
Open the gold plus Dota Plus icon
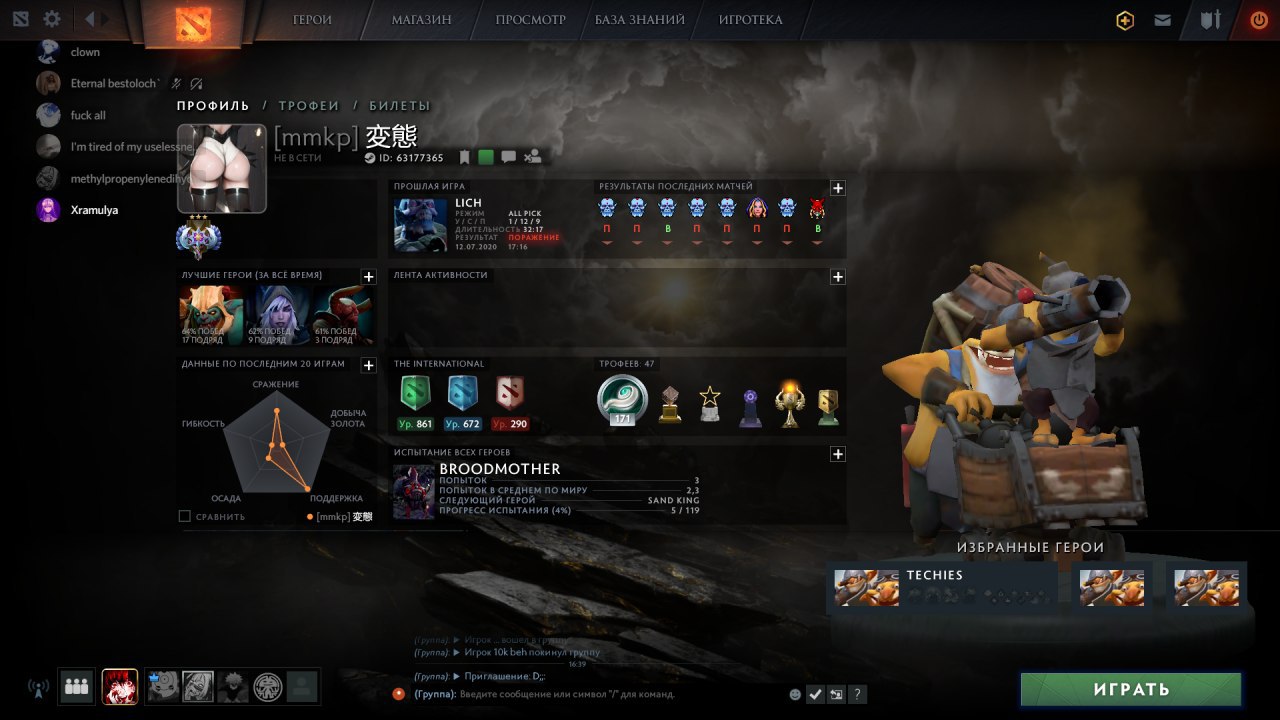1125,20
